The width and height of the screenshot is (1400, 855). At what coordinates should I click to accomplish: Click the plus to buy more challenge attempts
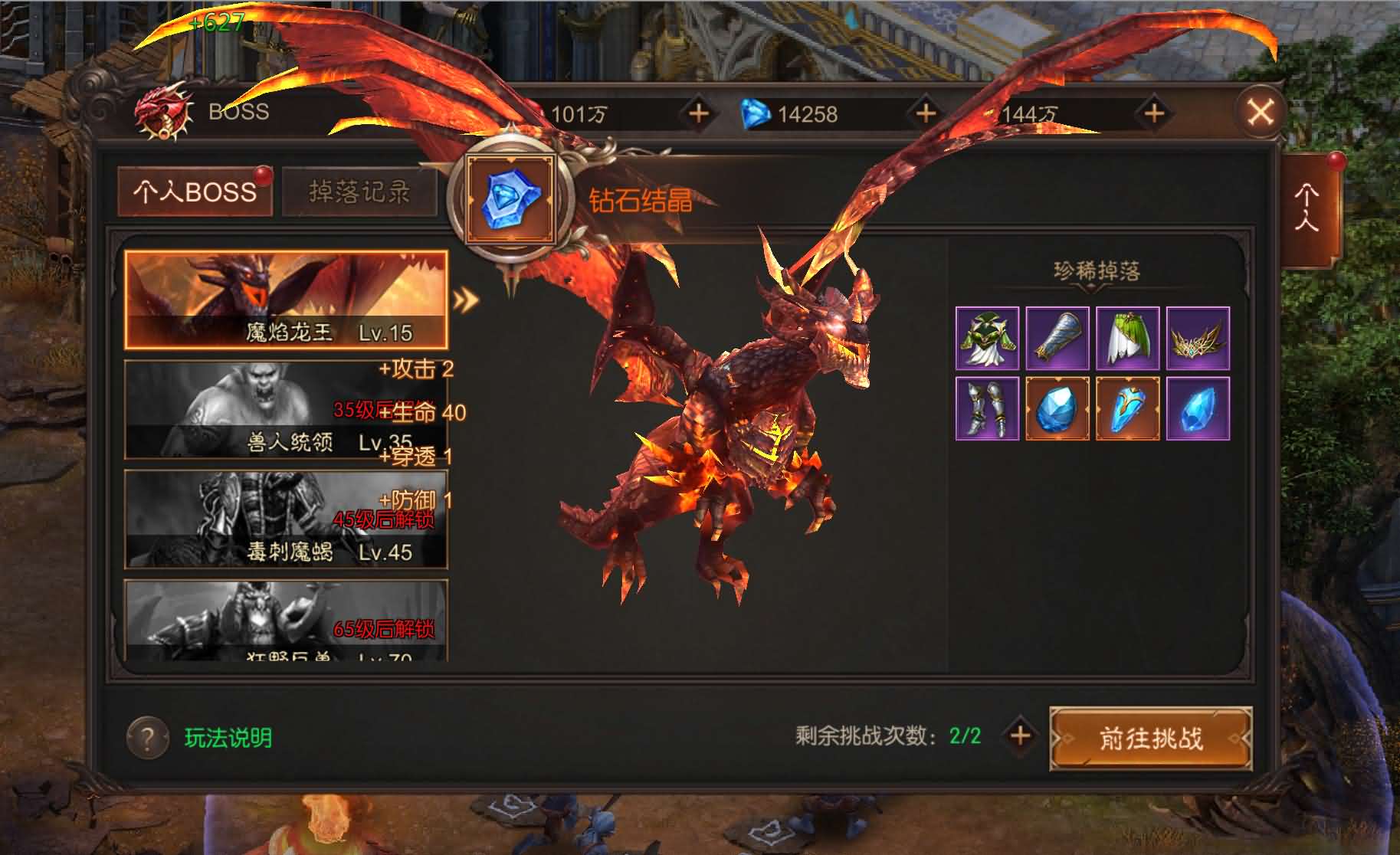click(1020, 736)
